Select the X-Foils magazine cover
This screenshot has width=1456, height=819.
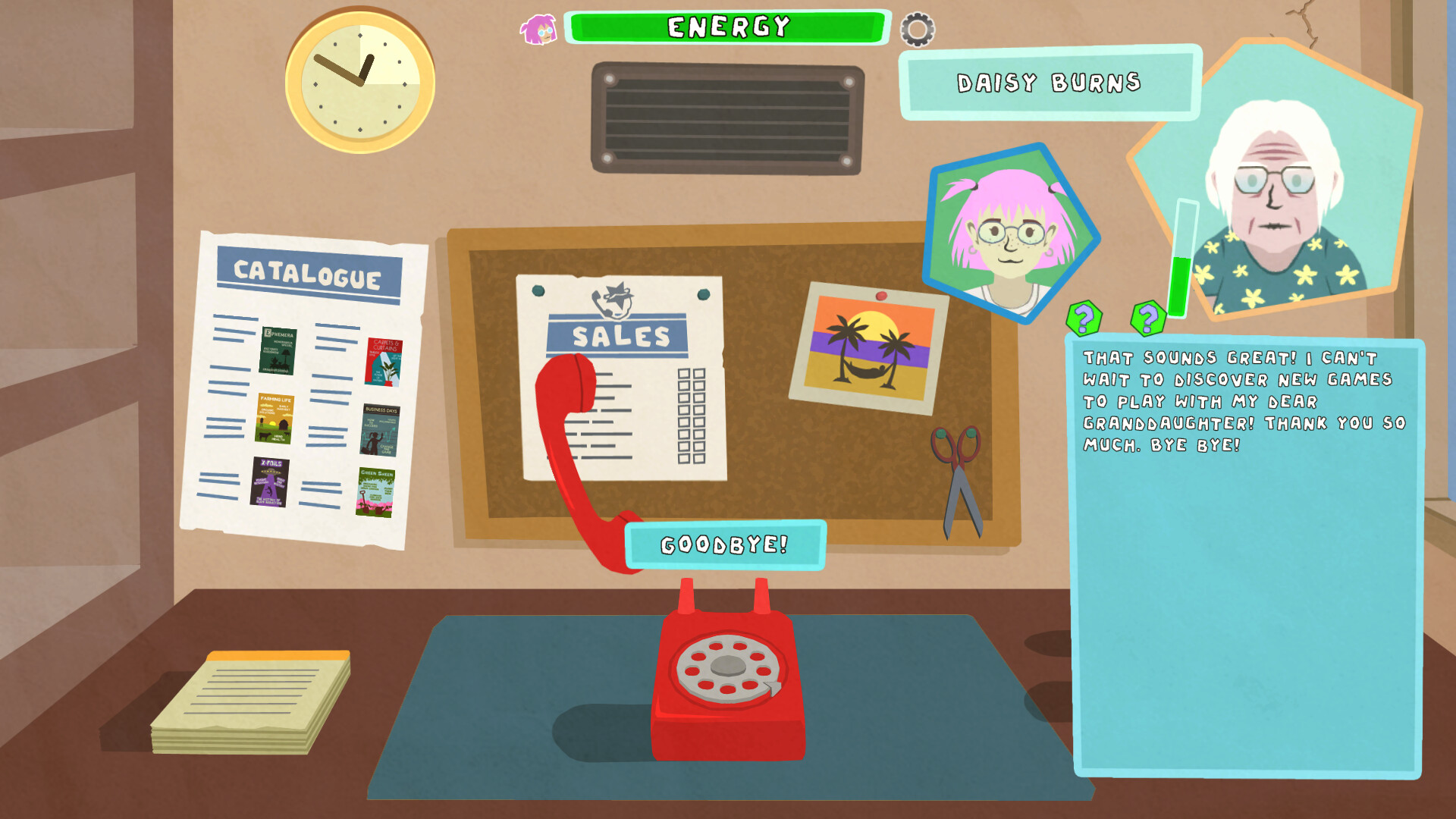269,482
